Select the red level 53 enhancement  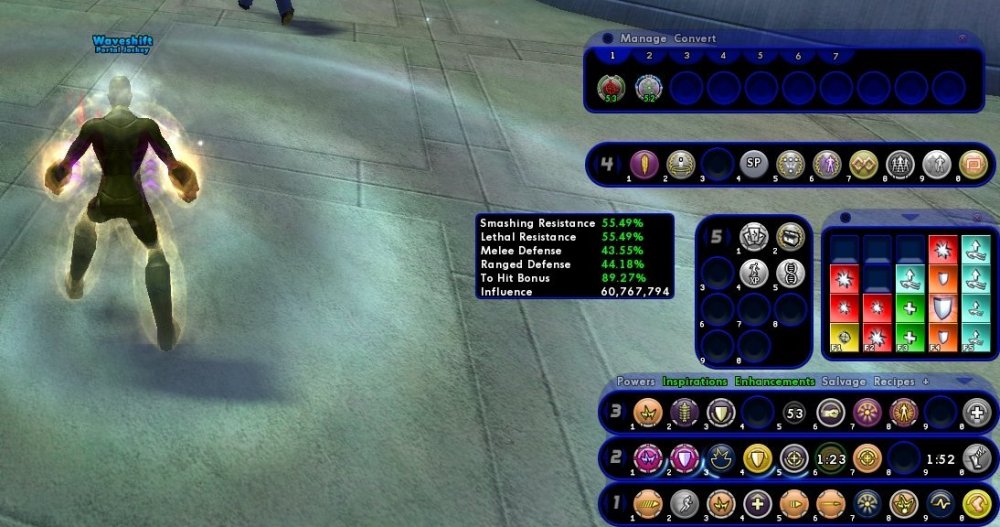[x=610, y=89]
